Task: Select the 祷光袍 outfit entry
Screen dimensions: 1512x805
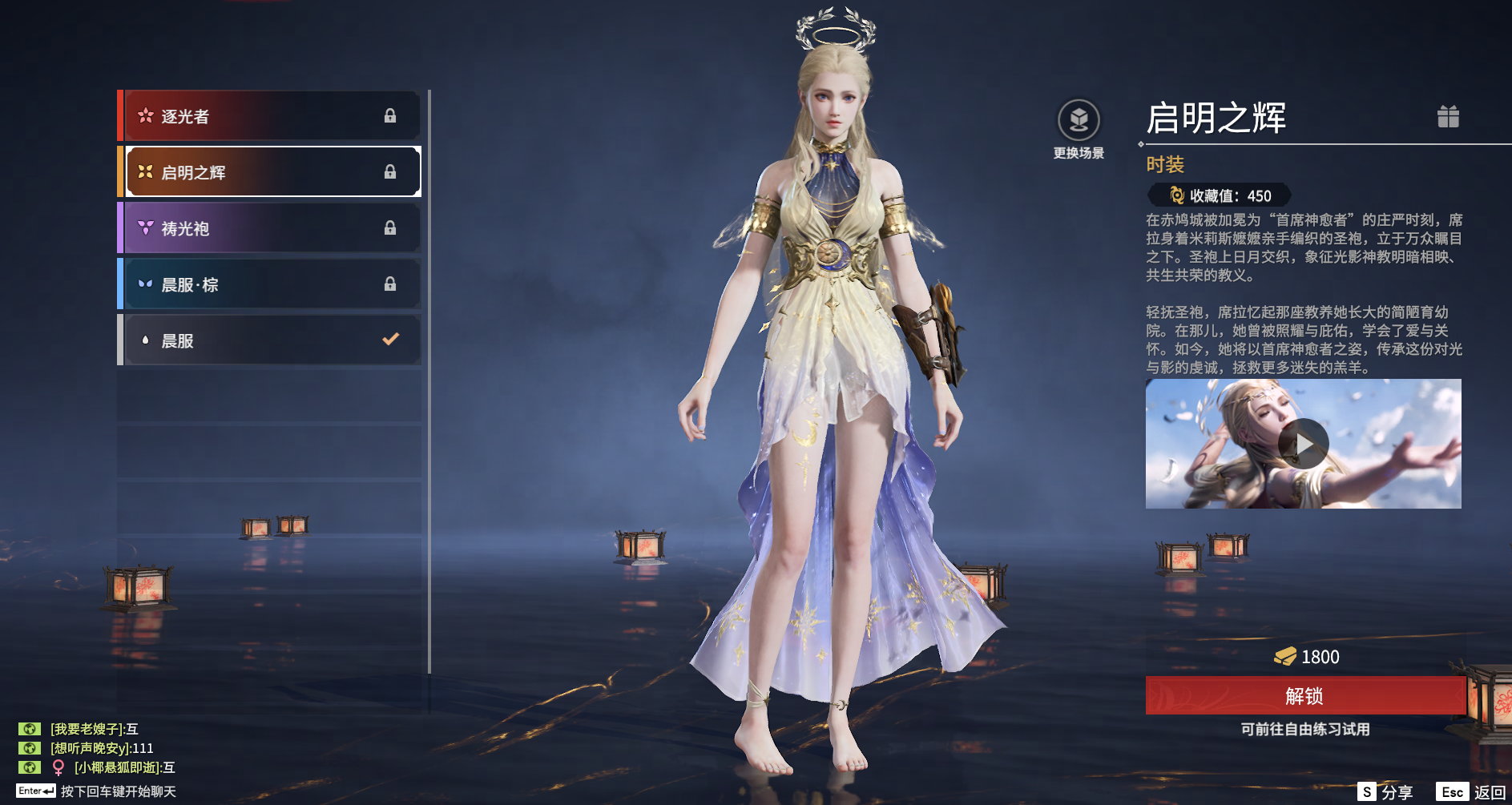Action: 271,228
